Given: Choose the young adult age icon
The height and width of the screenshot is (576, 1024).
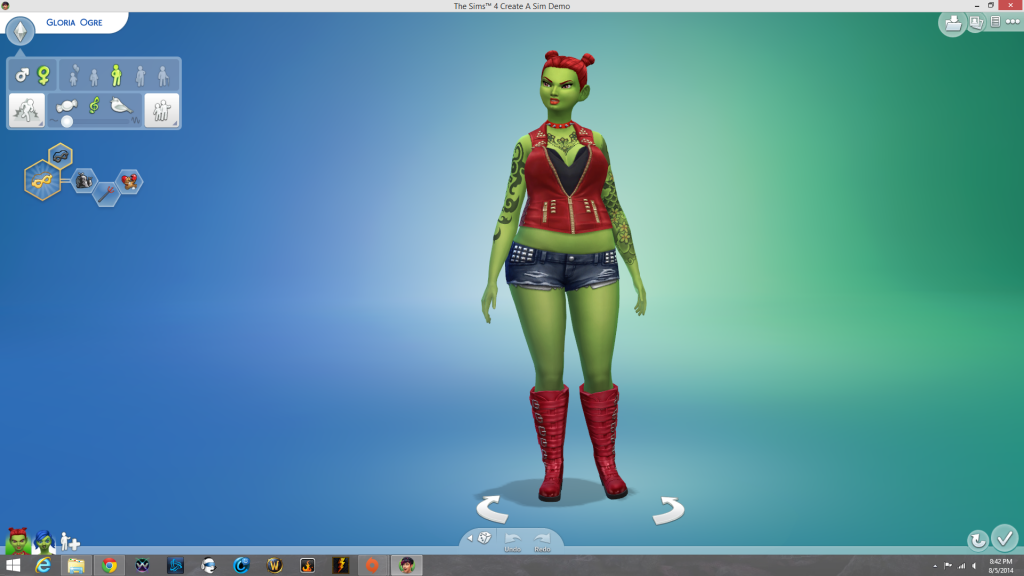Looking at the screenshot, I should [117, 75].
